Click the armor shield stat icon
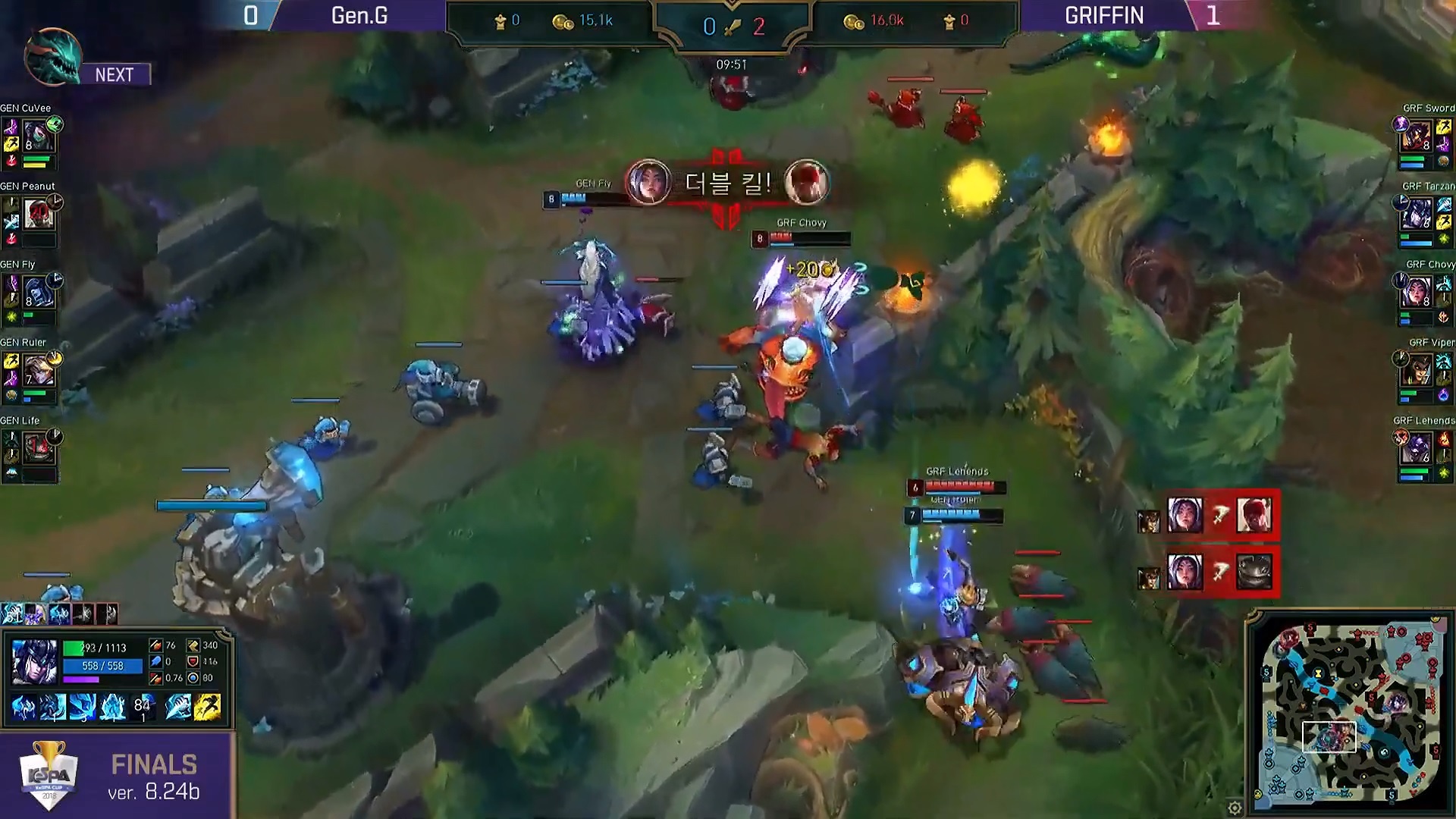Screen dimensions: 1456x819 point(192,663)
